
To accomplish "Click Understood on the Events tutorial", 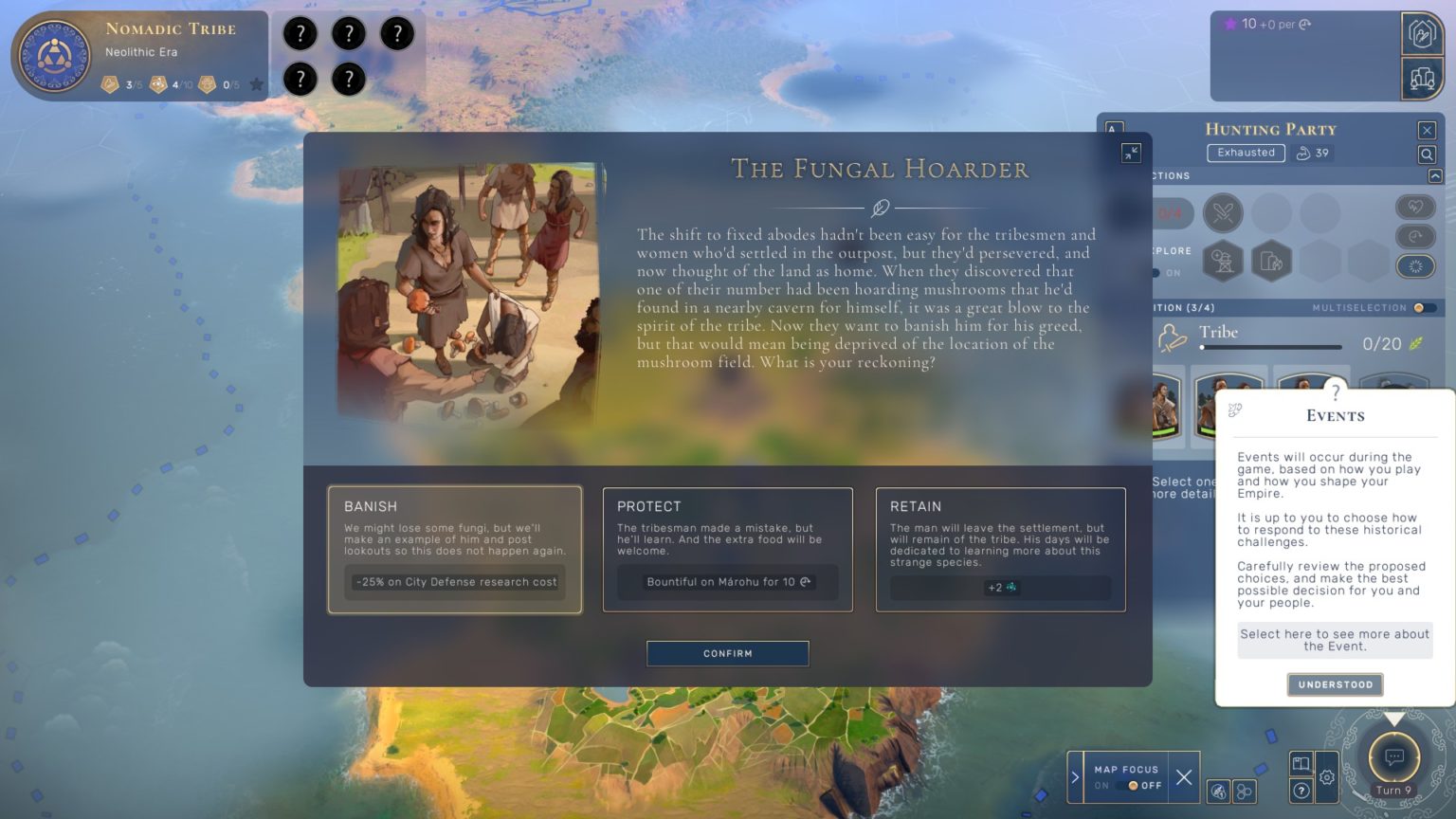I will (1335, 684).
